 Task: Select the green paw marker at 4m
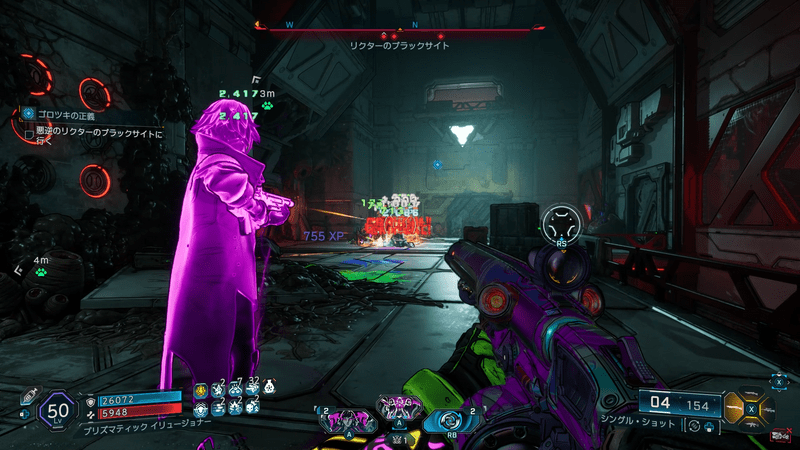click(40, 271)
